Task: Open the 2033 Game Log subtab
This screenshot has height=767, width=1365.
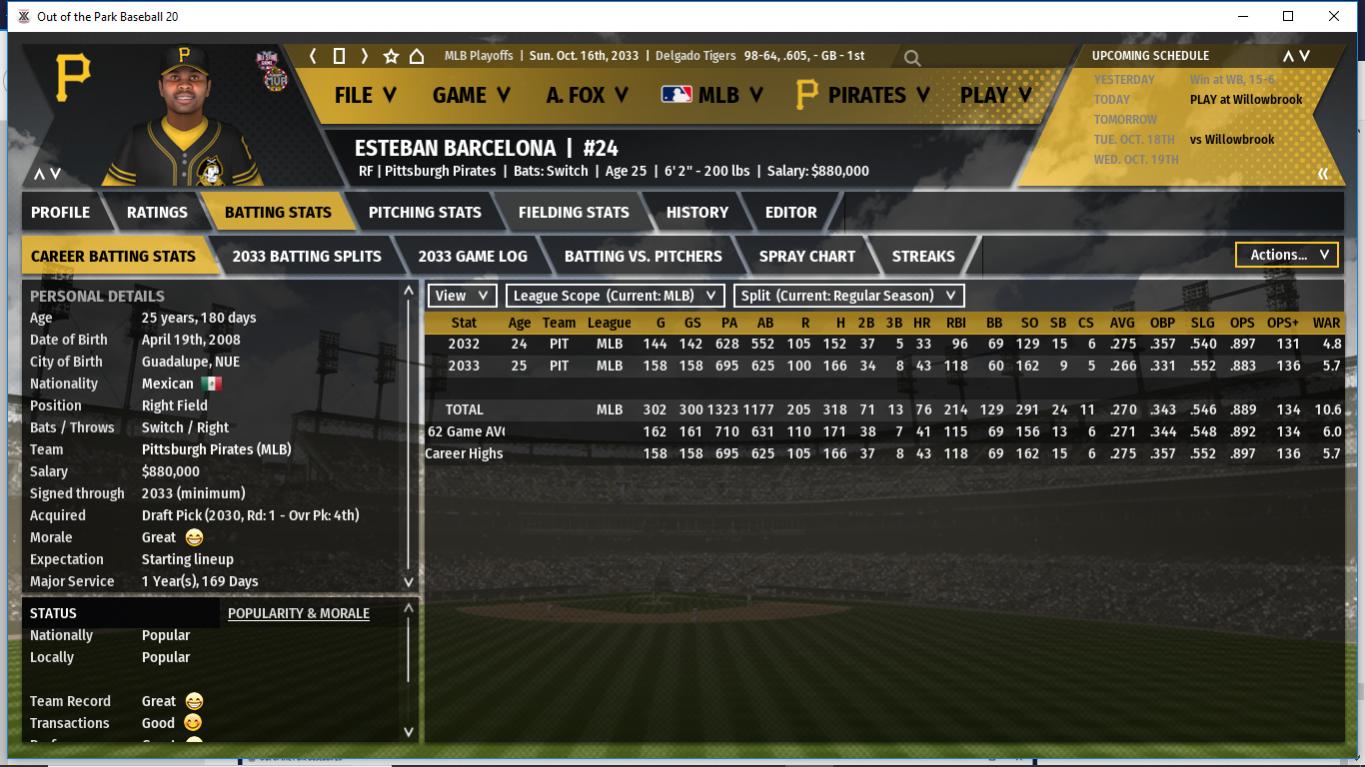Action: [x=473, y=256]
